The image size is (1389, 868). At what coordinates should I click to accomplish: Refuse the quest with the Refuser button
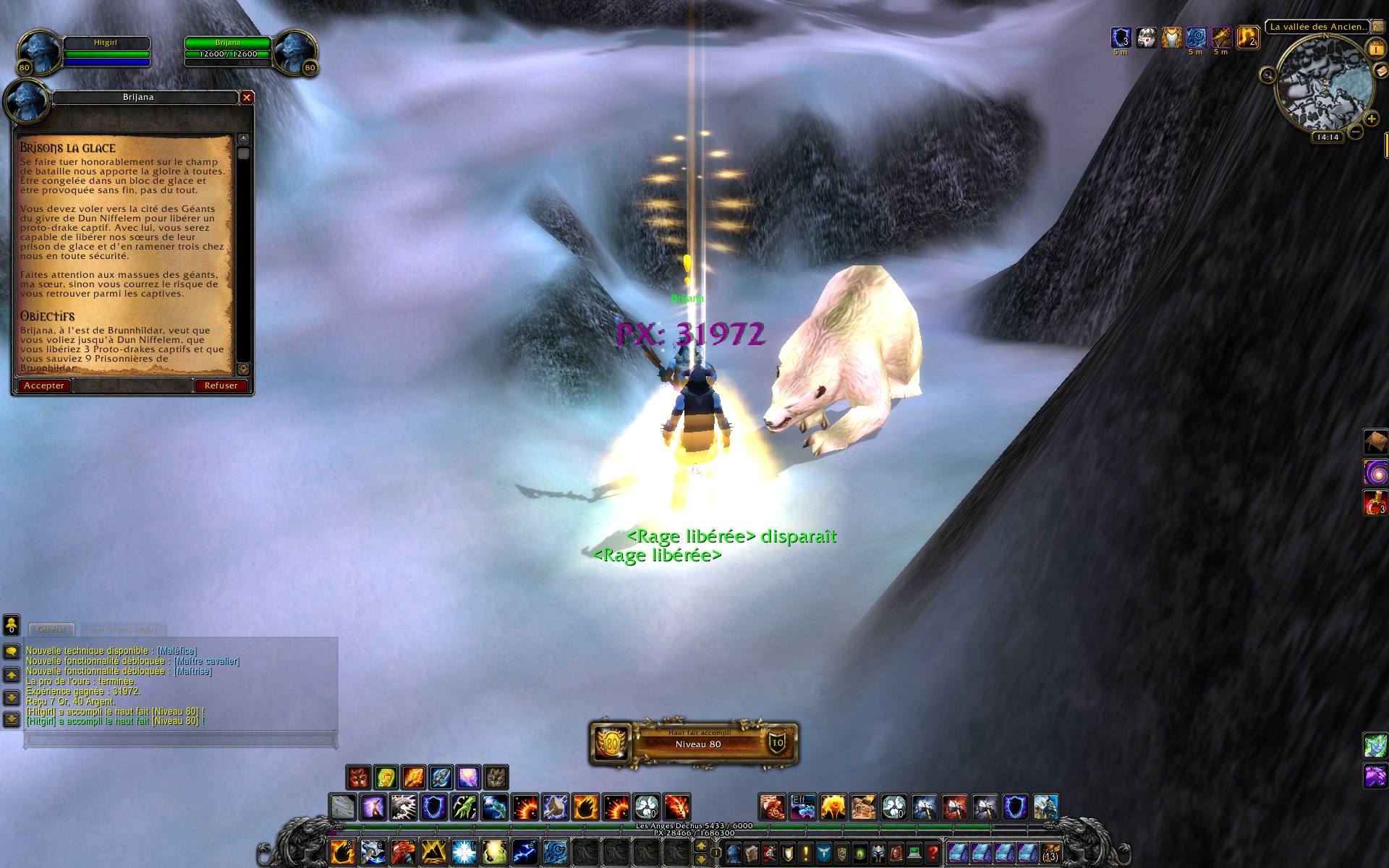point(221,386)
